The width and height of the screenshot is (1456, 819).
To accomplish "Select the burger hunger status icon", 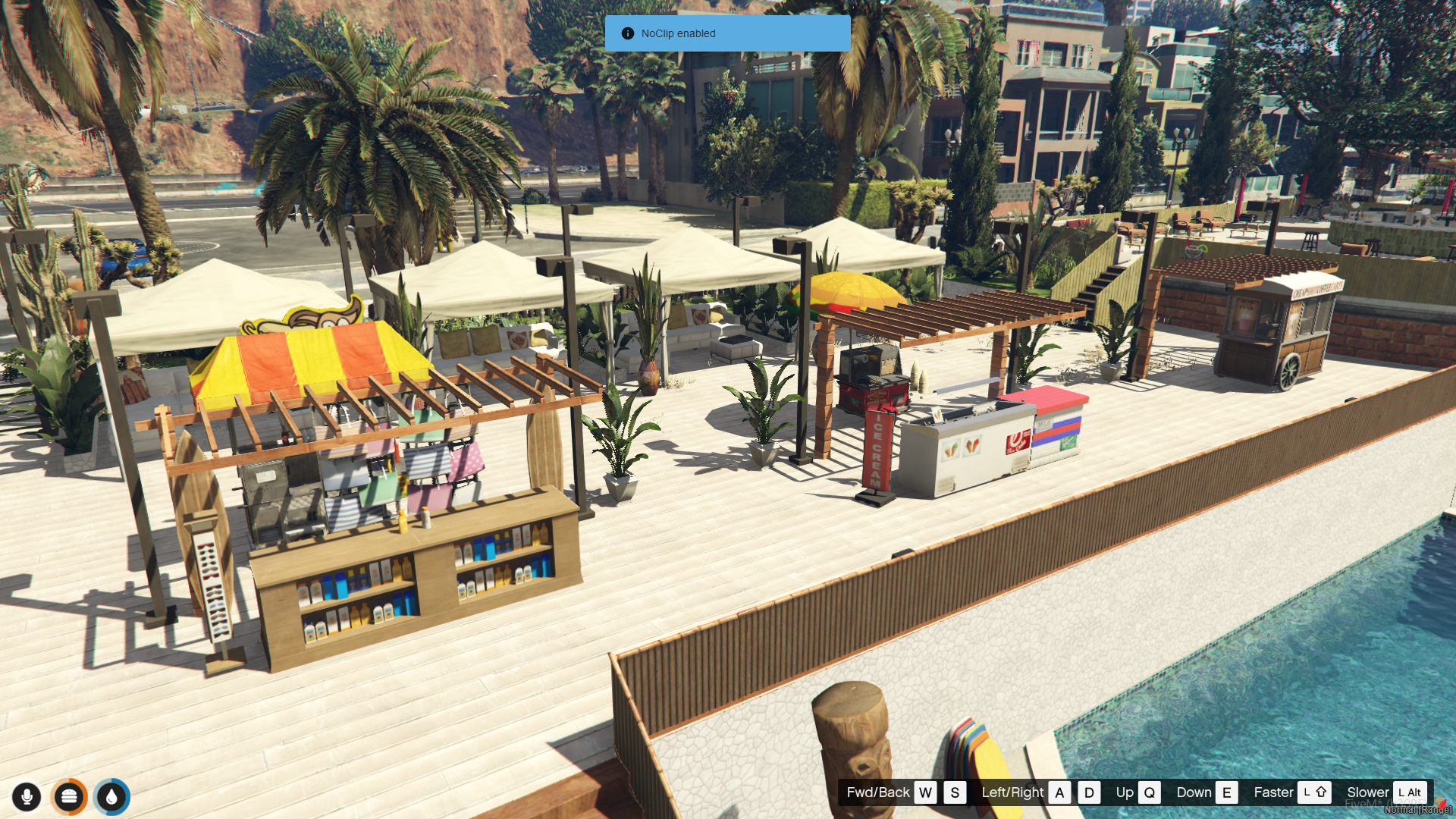I will pyautogui.click(x=69, y=797).
